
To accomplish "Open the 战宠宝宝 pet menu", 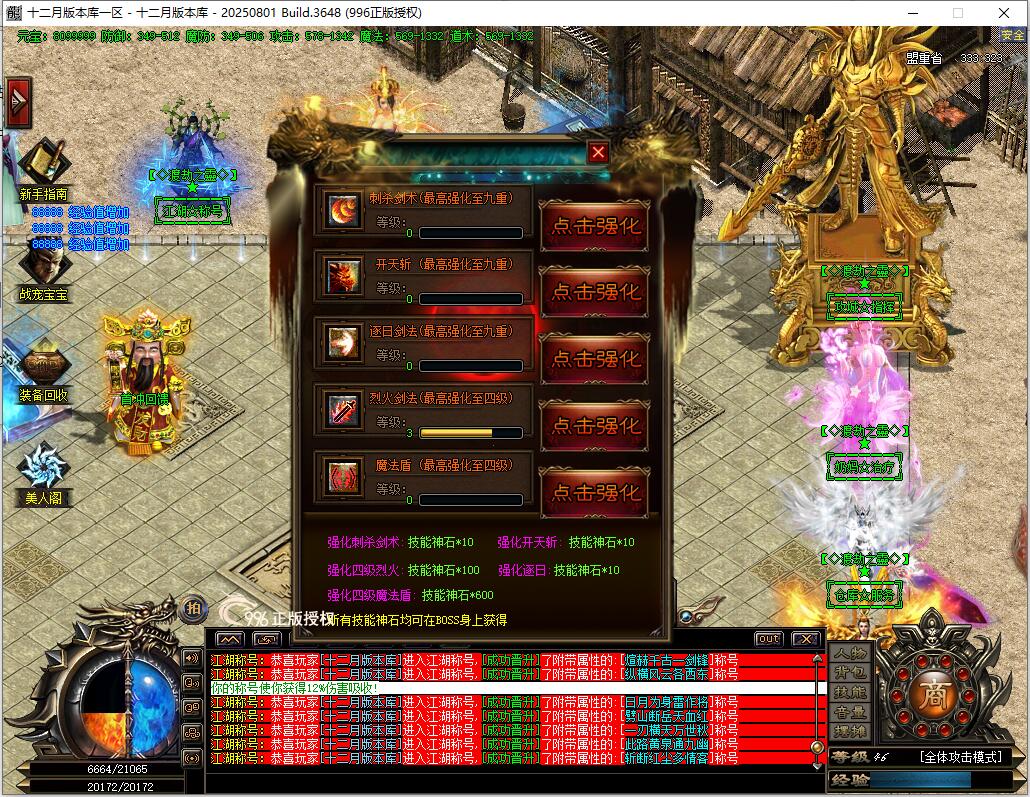I will [44, 272].
